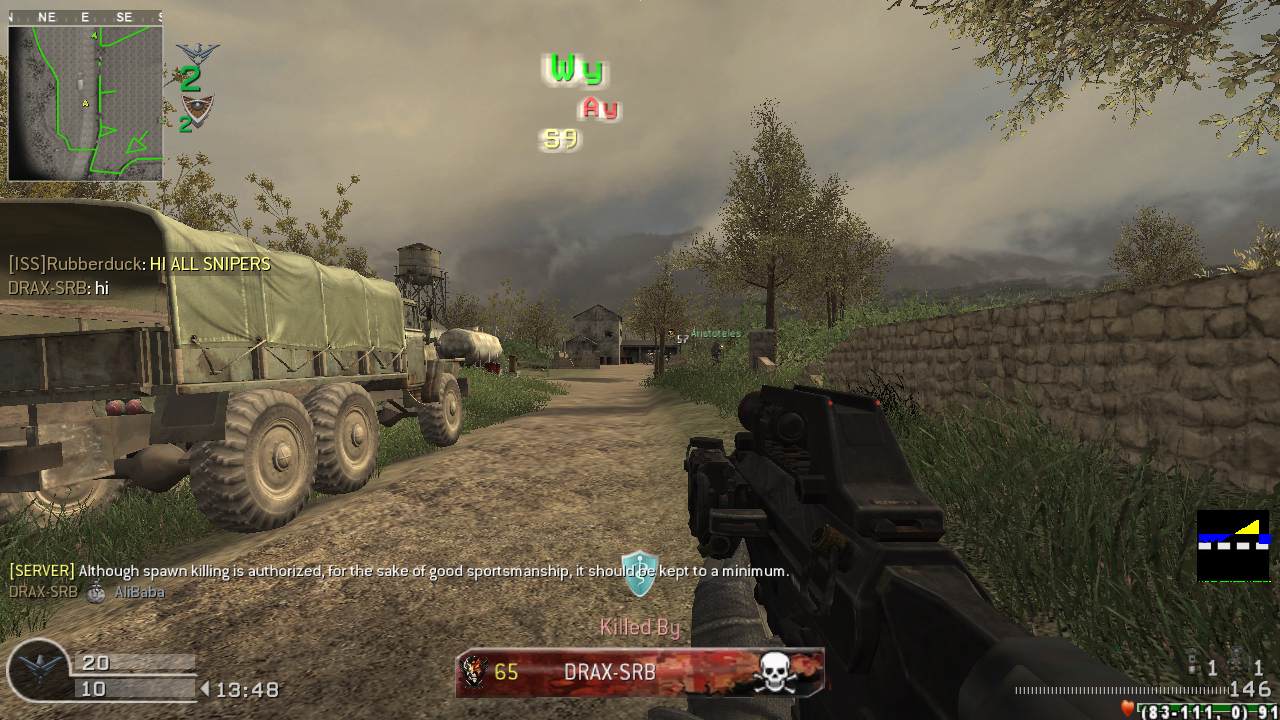Select the compass strip above the minimap
This screenshot has height=720, width=1280.
85,17
